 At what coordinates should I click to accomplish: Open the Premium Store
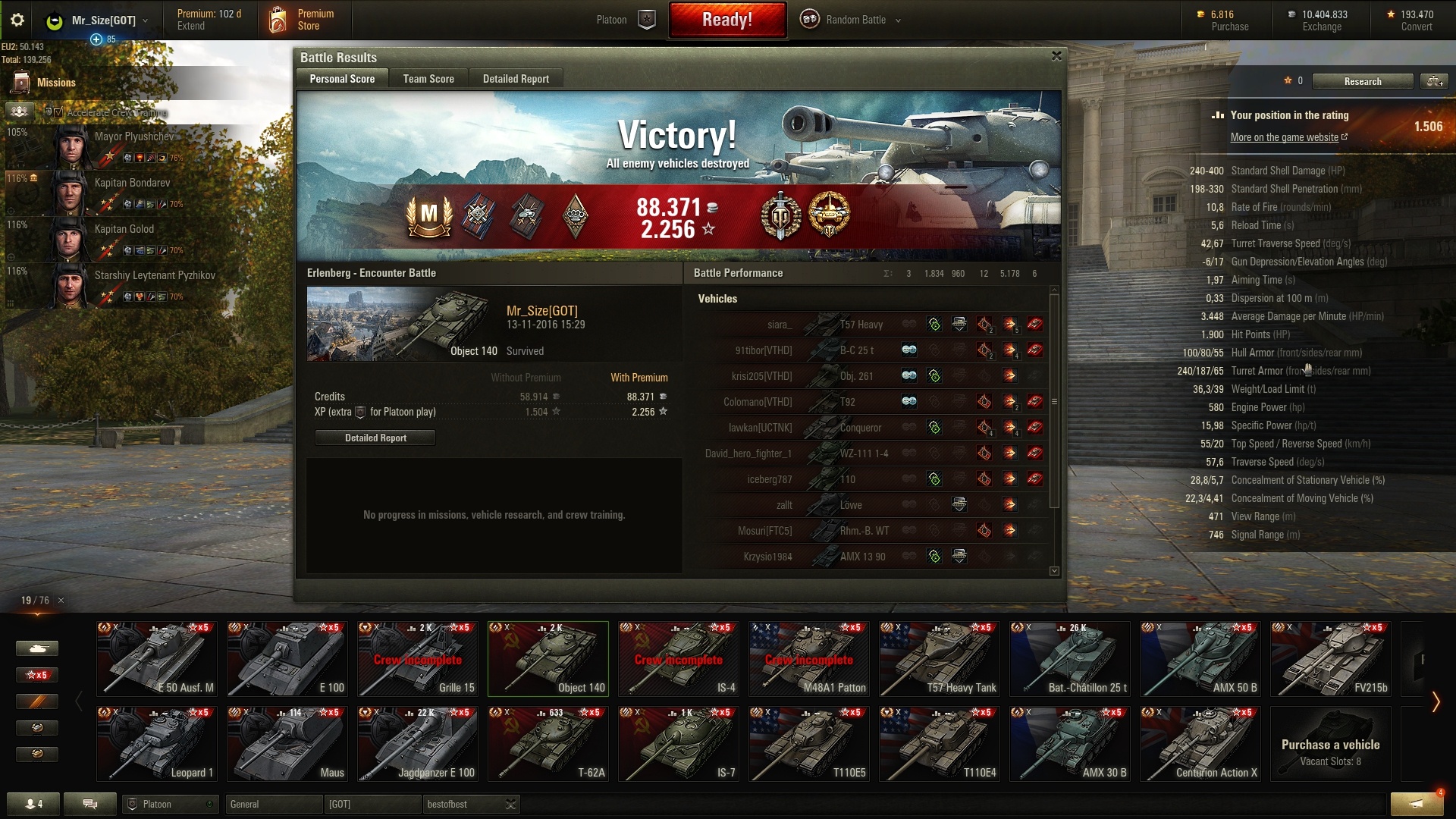(302, 20)
